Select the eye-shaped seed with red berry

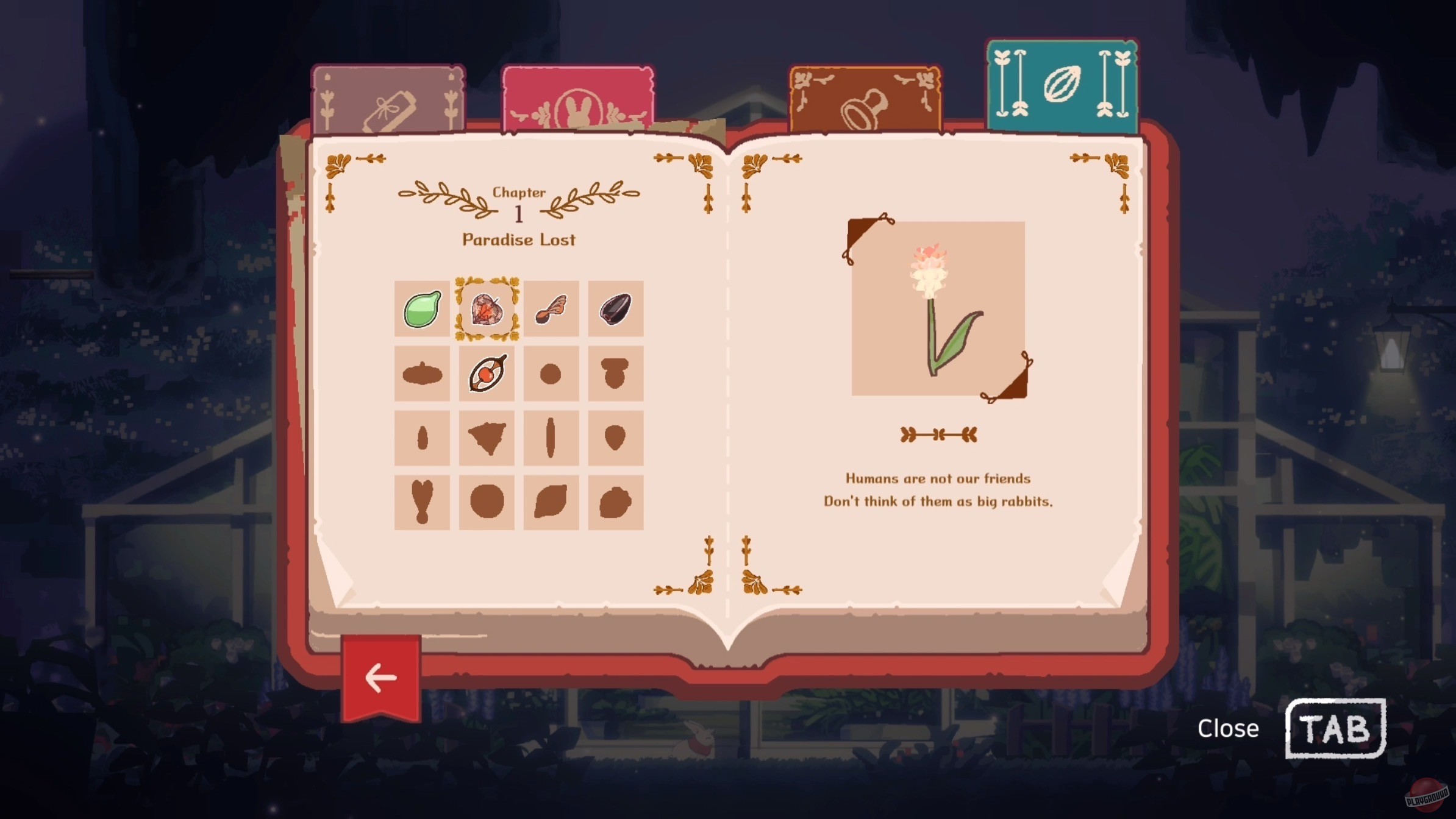tap(486, 374)
